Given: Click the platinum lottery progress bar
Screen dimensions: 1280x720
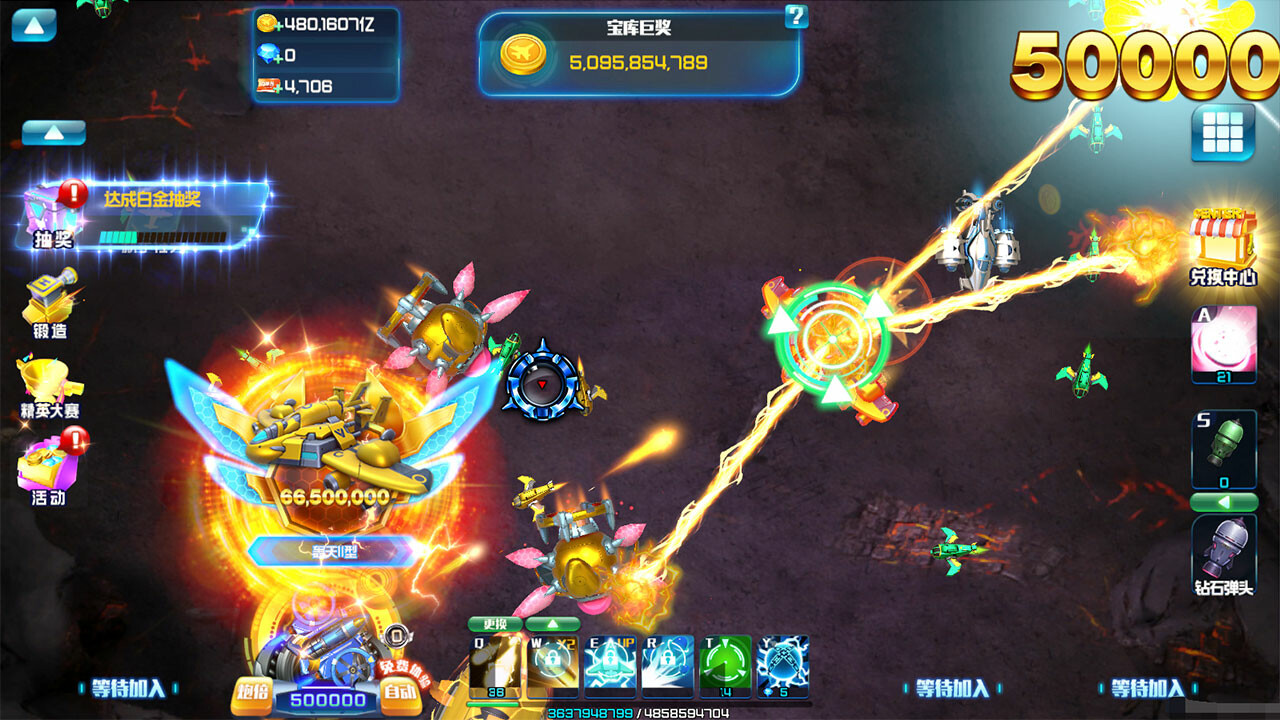Looking at the screenshot, I should click(165, 237).
